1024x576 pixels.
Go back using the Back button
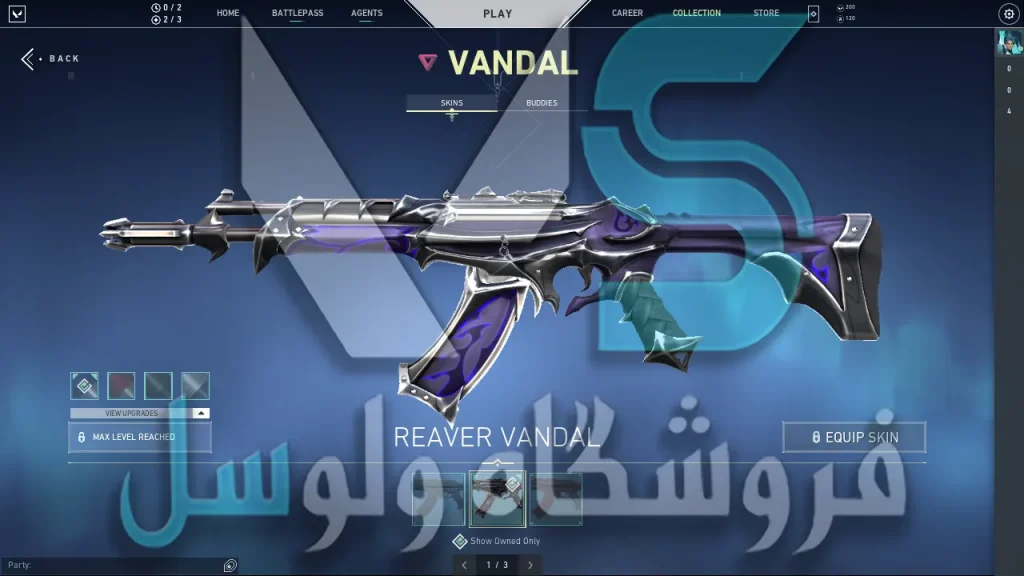pyautogui.click(x=51, y=59)
